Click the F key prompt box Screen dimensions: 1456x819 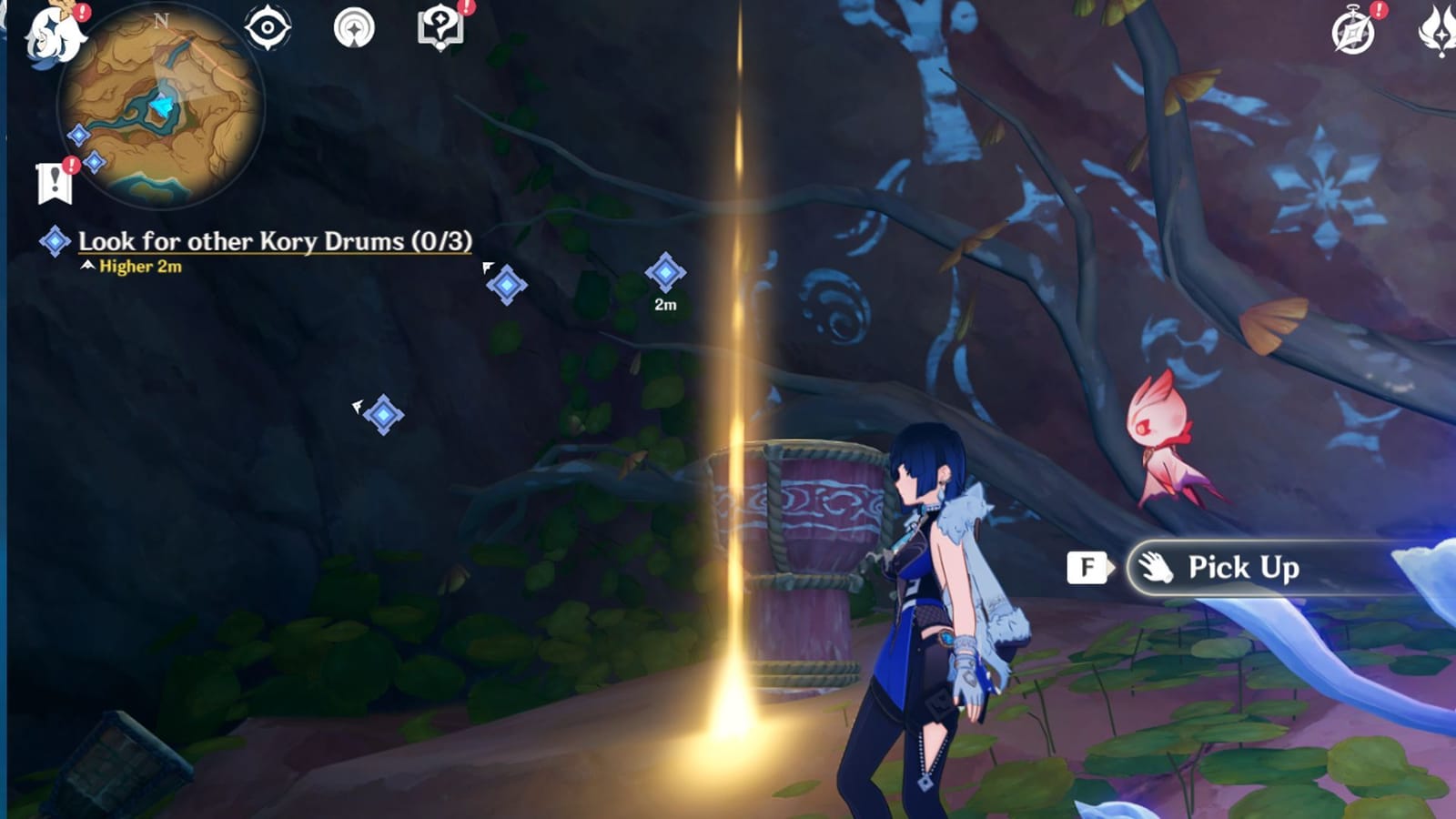coord(1085,568)
